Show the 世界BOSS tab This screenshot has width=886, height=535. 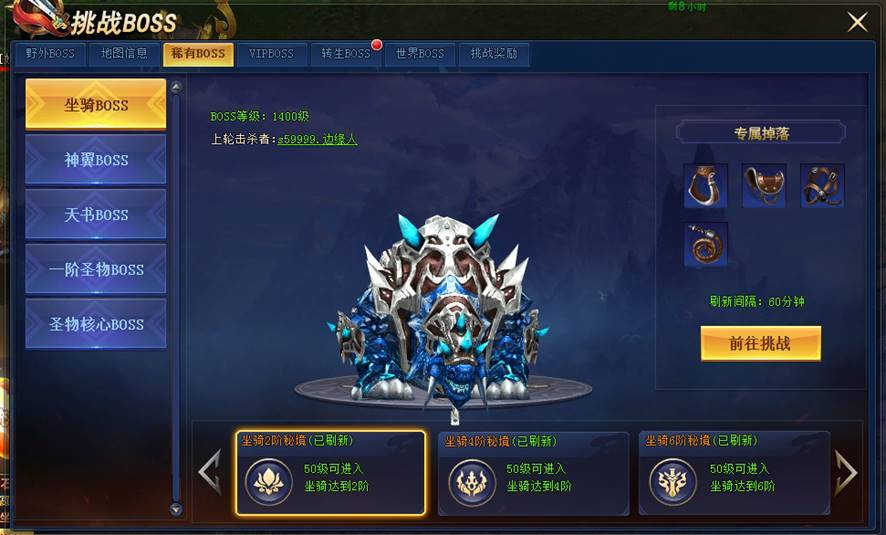tap(420, 54)
